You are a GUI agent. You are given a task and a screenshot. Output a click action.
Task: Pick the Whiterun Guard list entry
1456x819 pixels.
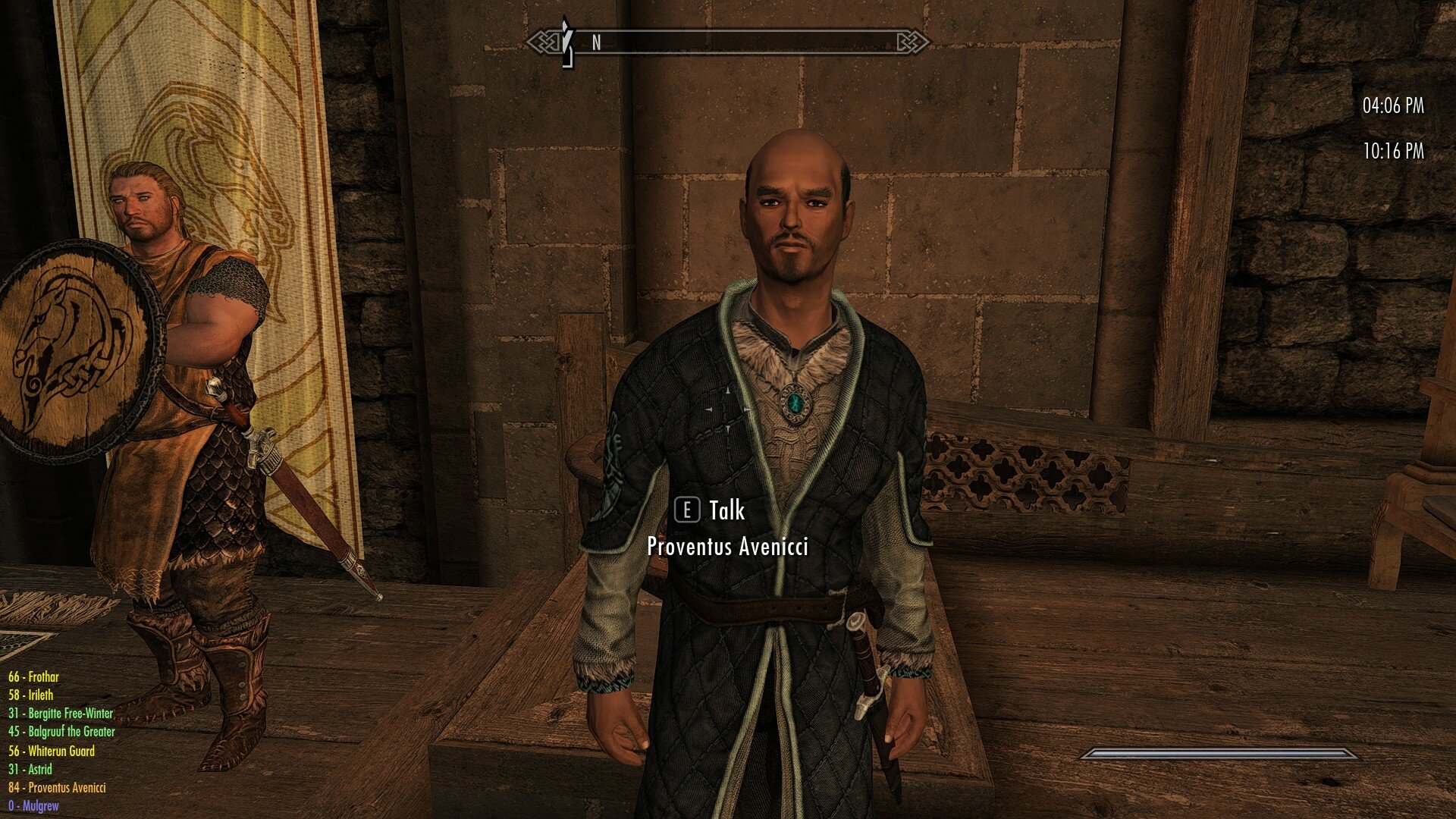pyautogui.click(x=52, y=751)
